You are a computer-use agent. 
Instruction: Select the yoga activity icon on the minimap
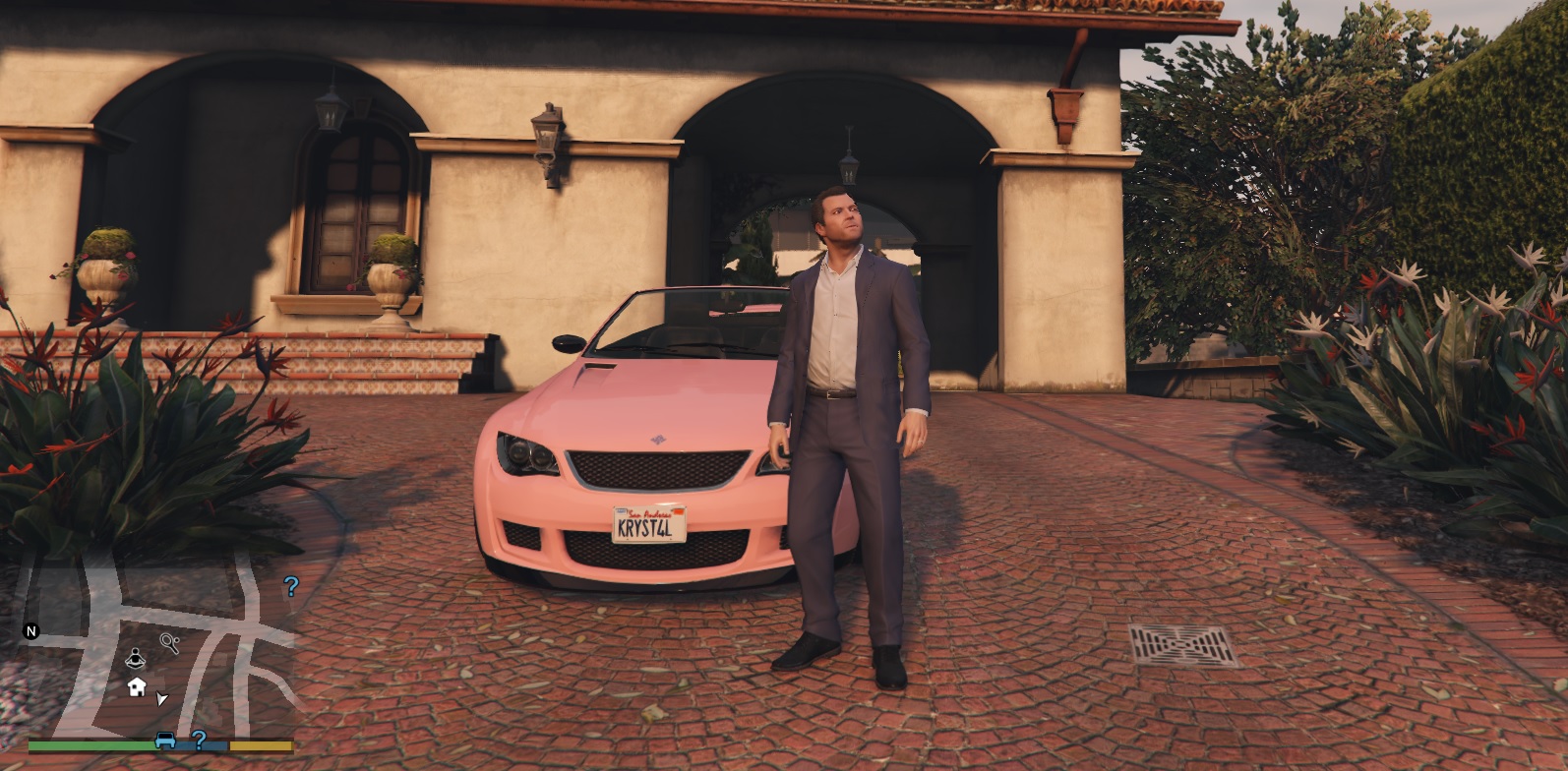pyautogui.click(x=135, y=659)
